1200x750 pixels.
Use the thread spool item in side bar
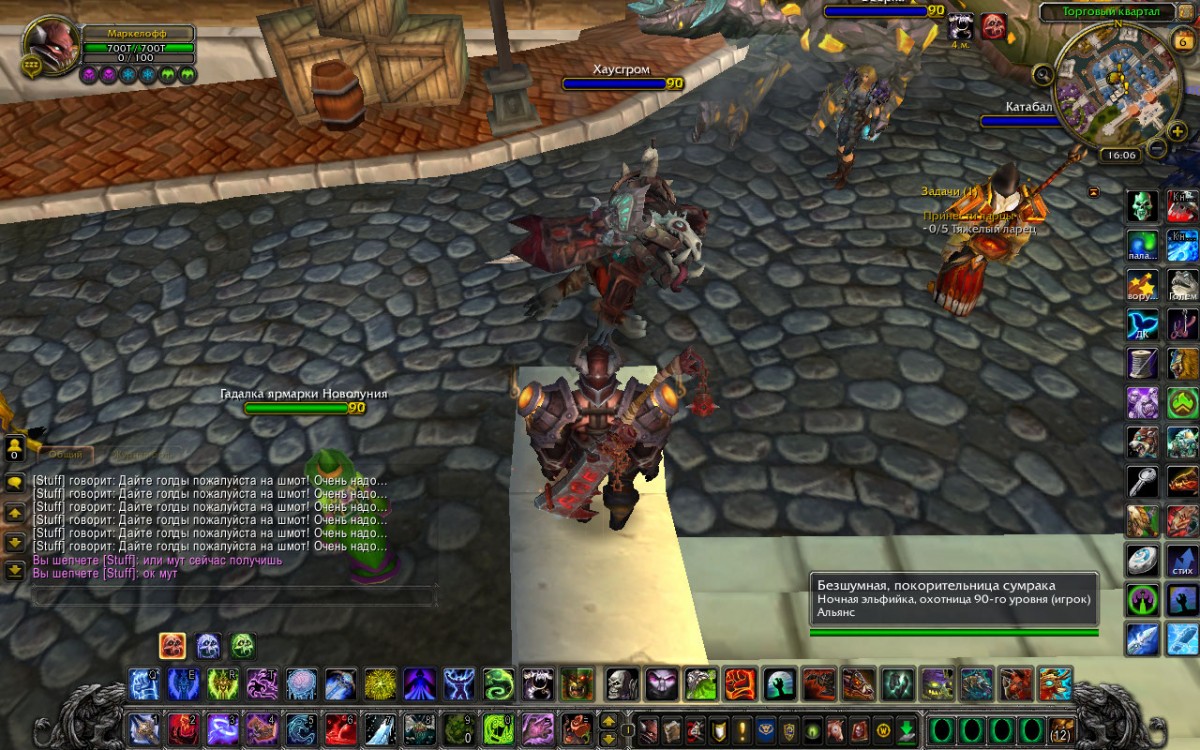click(1143, 363)
